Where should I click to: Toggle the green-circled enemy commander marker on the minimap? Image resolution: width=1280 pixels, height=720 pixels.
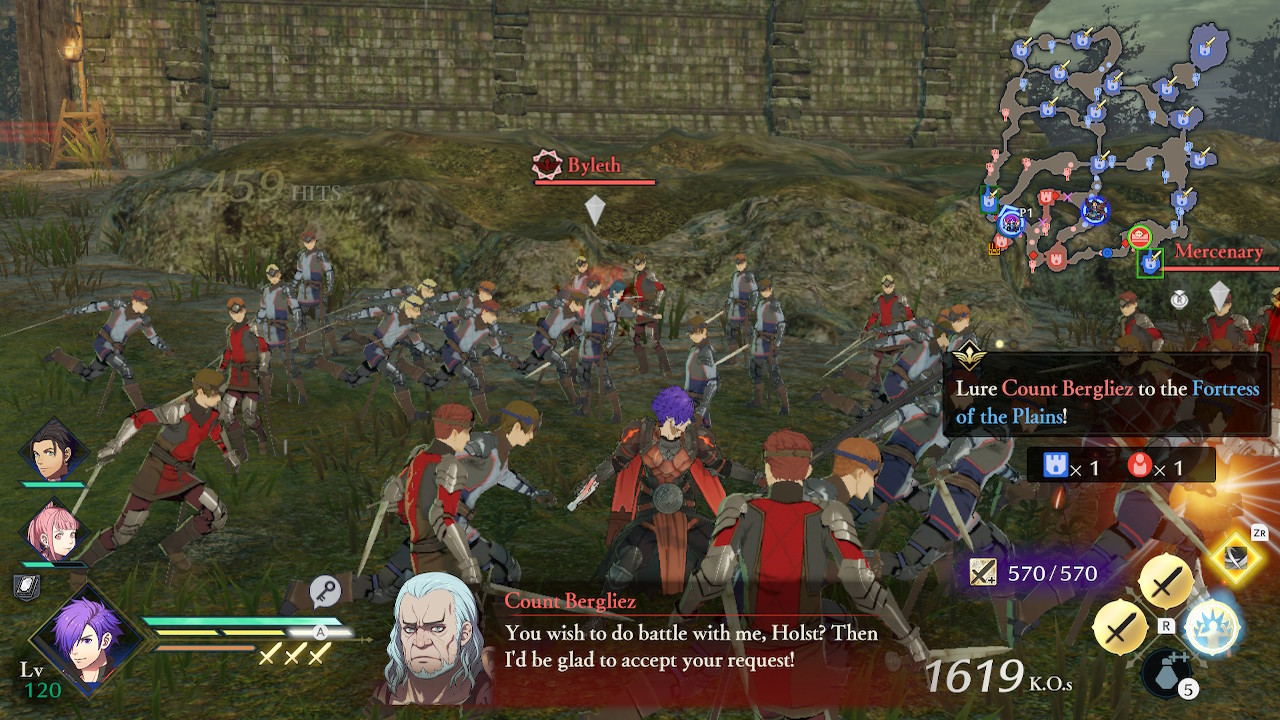pyautogui.click(x=1140, y=236)
